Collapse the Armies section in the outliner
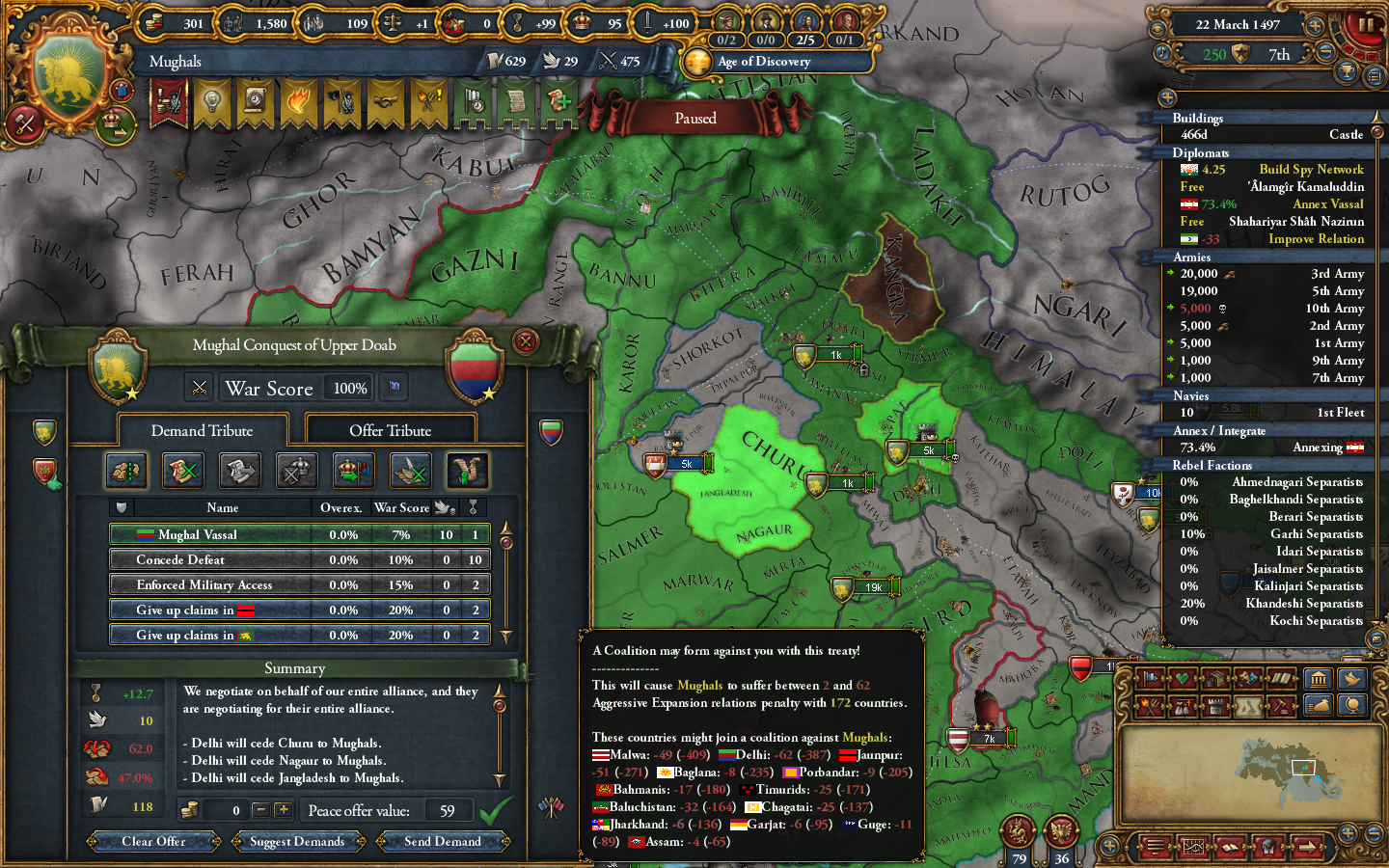1389x868 pixels. pos(1192,258)
